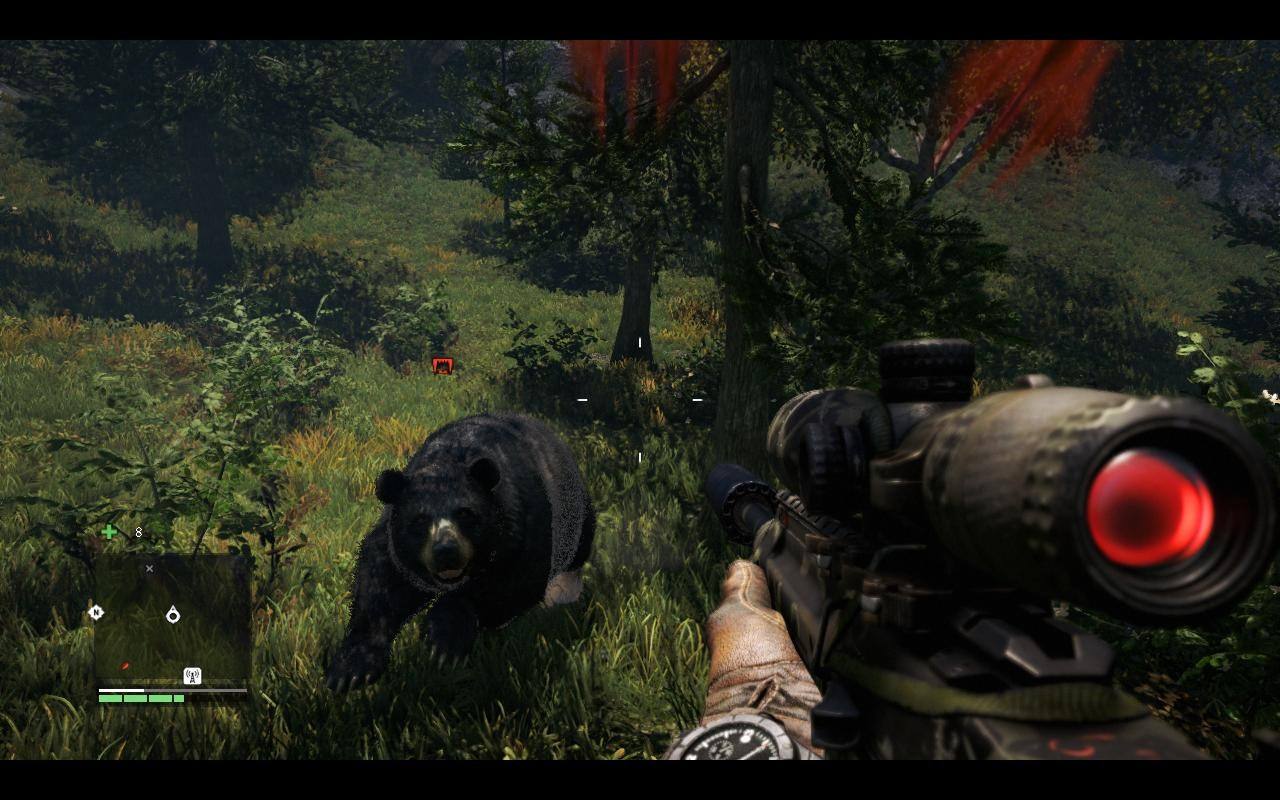Select the north compass marker on the minimap
Image resolution: width=1280 pixels, height=800 pixels.
point(96,612)
